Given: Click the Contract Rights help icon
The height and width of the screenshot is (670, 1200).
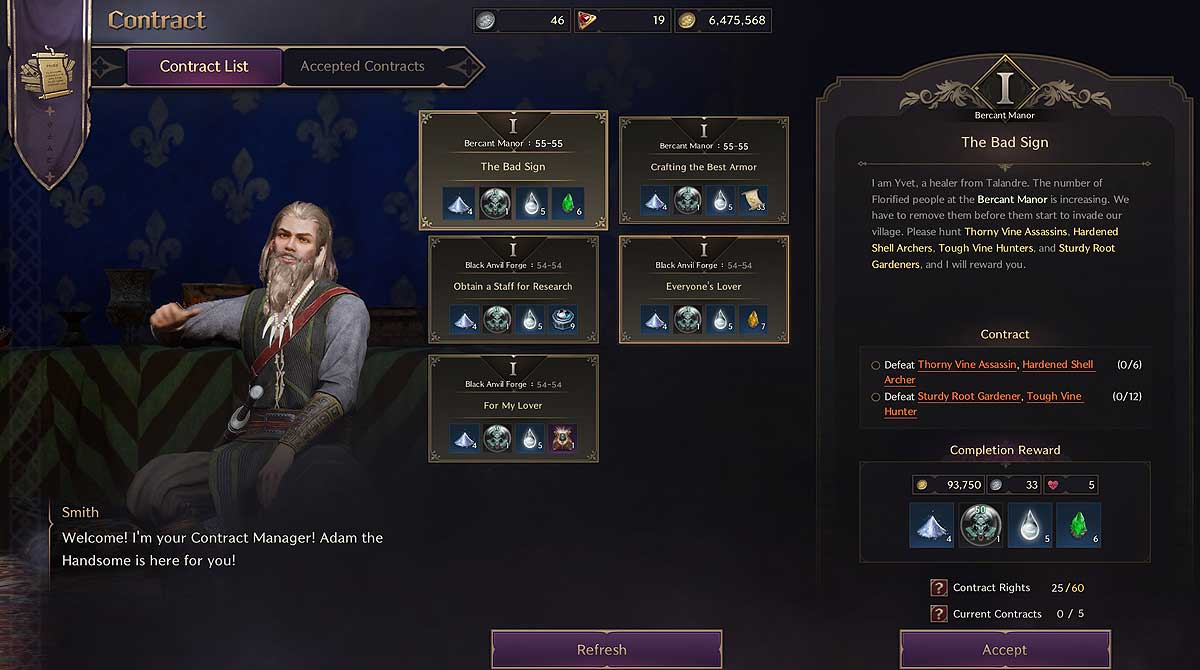Looking at the screenshot, I should click(x=938, y=588).
